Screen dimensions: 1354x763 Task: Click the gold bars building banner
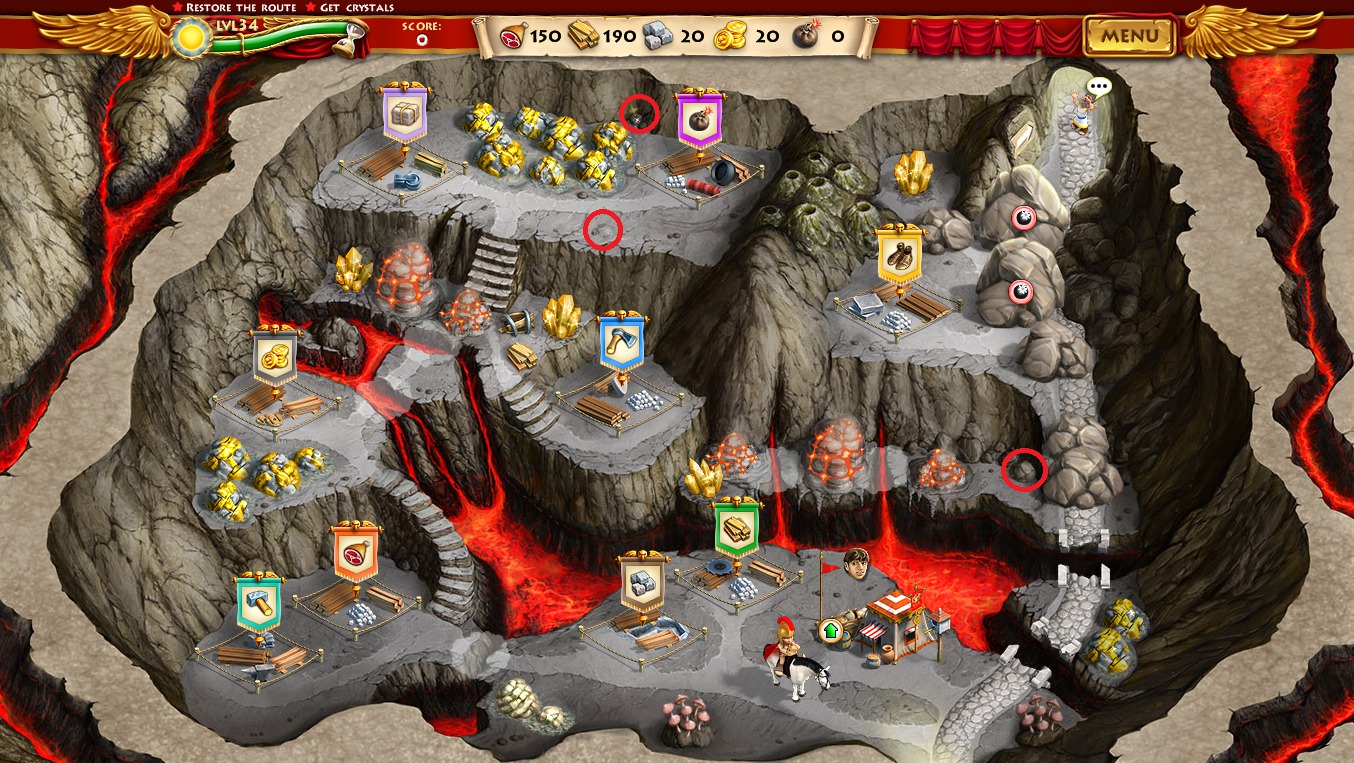pos(737,528)
